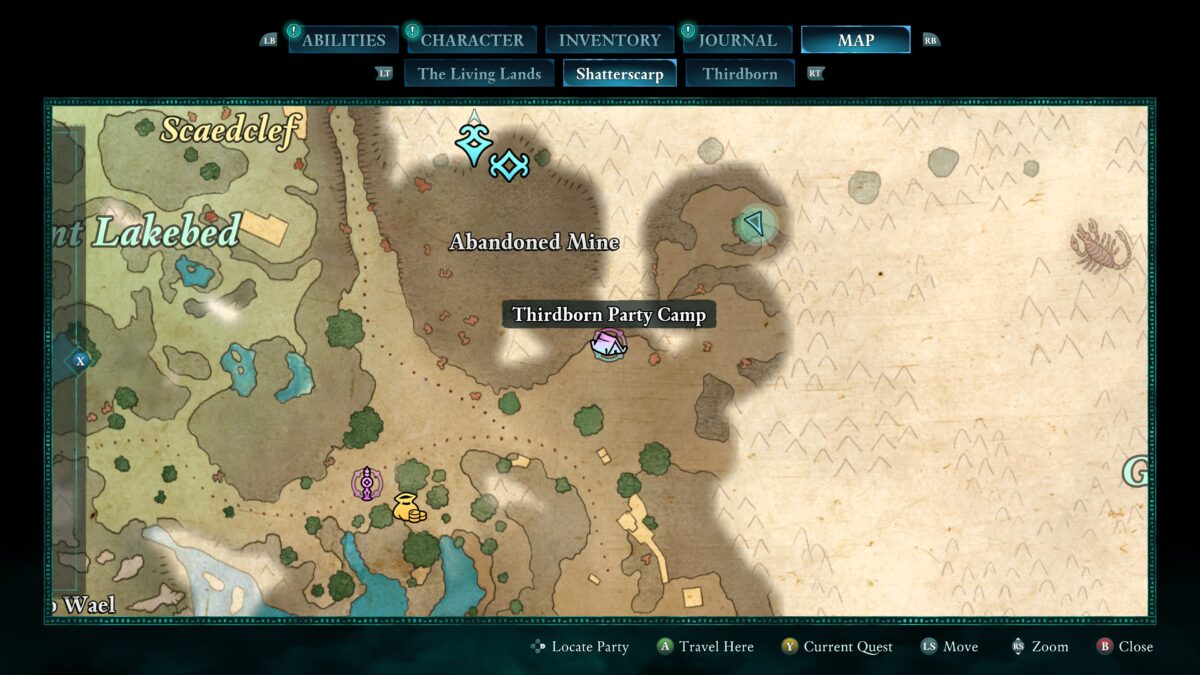Select the cyan diamond quest marker
Viewport: 1200px width, 675px height.
(509, 165)
